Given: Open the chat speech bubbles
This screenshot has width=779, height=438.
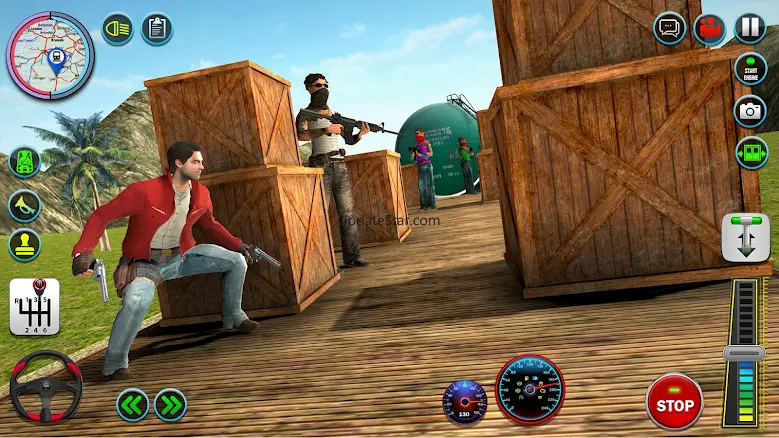Looking at the screenshot, I should pos(670,28).
